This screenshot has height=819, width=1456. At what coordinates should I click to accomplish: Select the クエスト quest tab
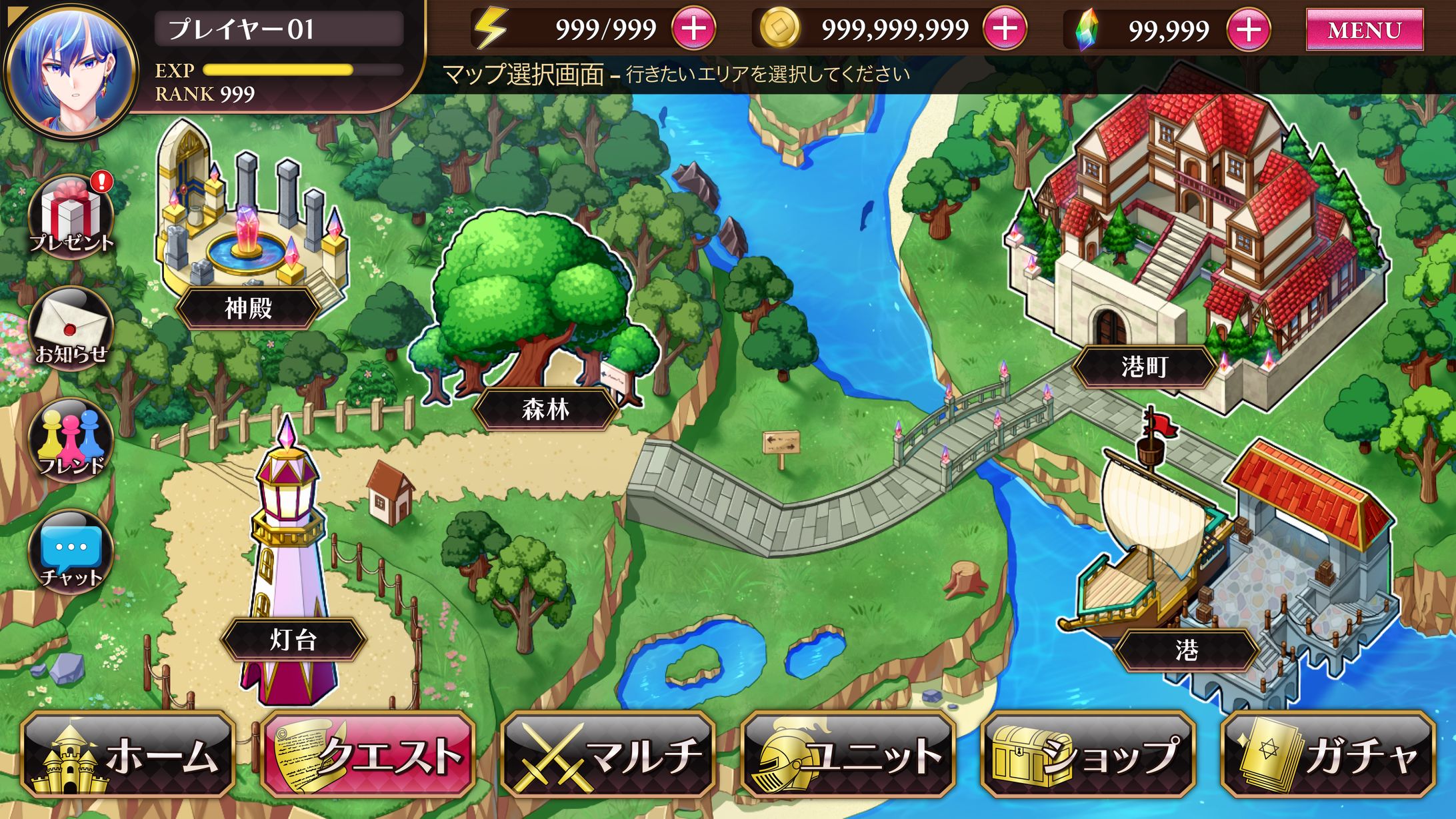[368, 755]
